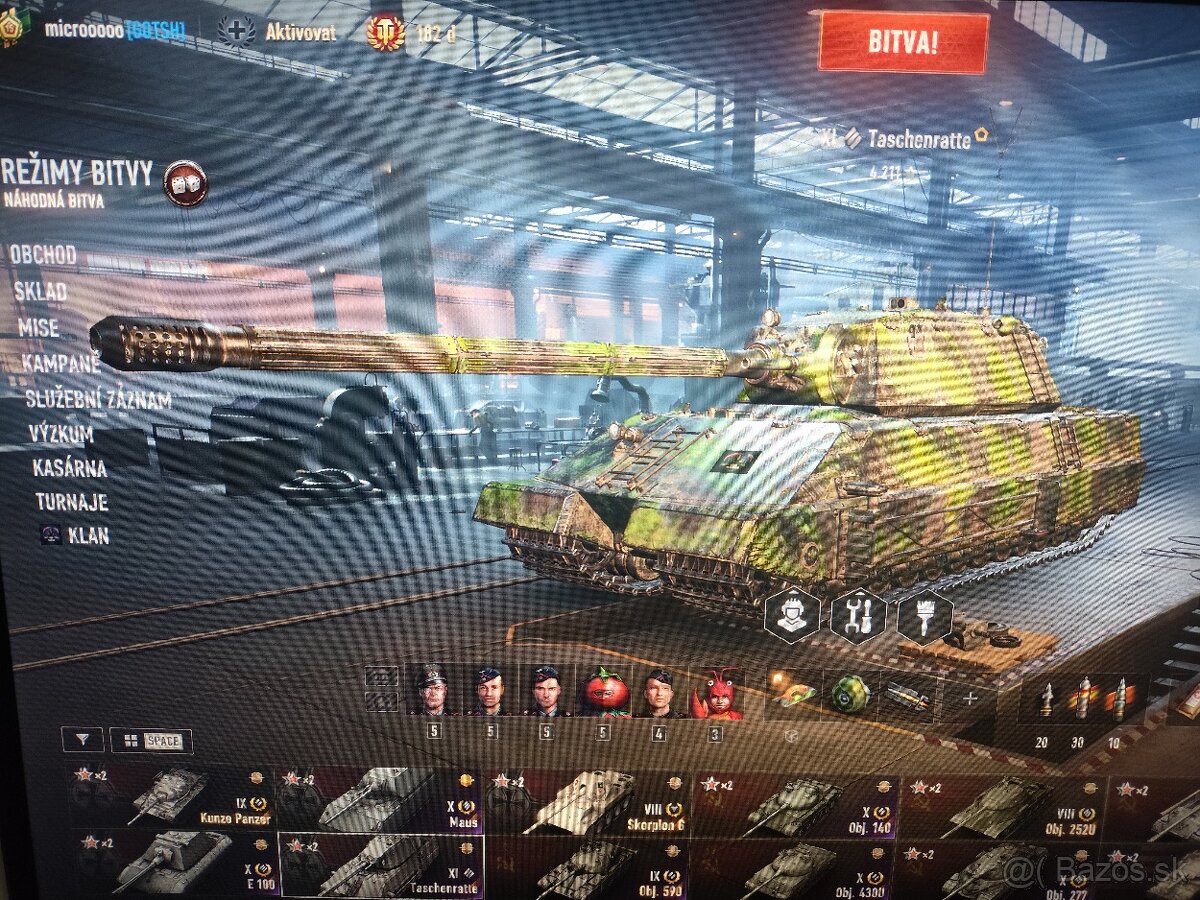Choose the Kunze Panzer tank card
The image size is (1200, 900).
point(172,799)
